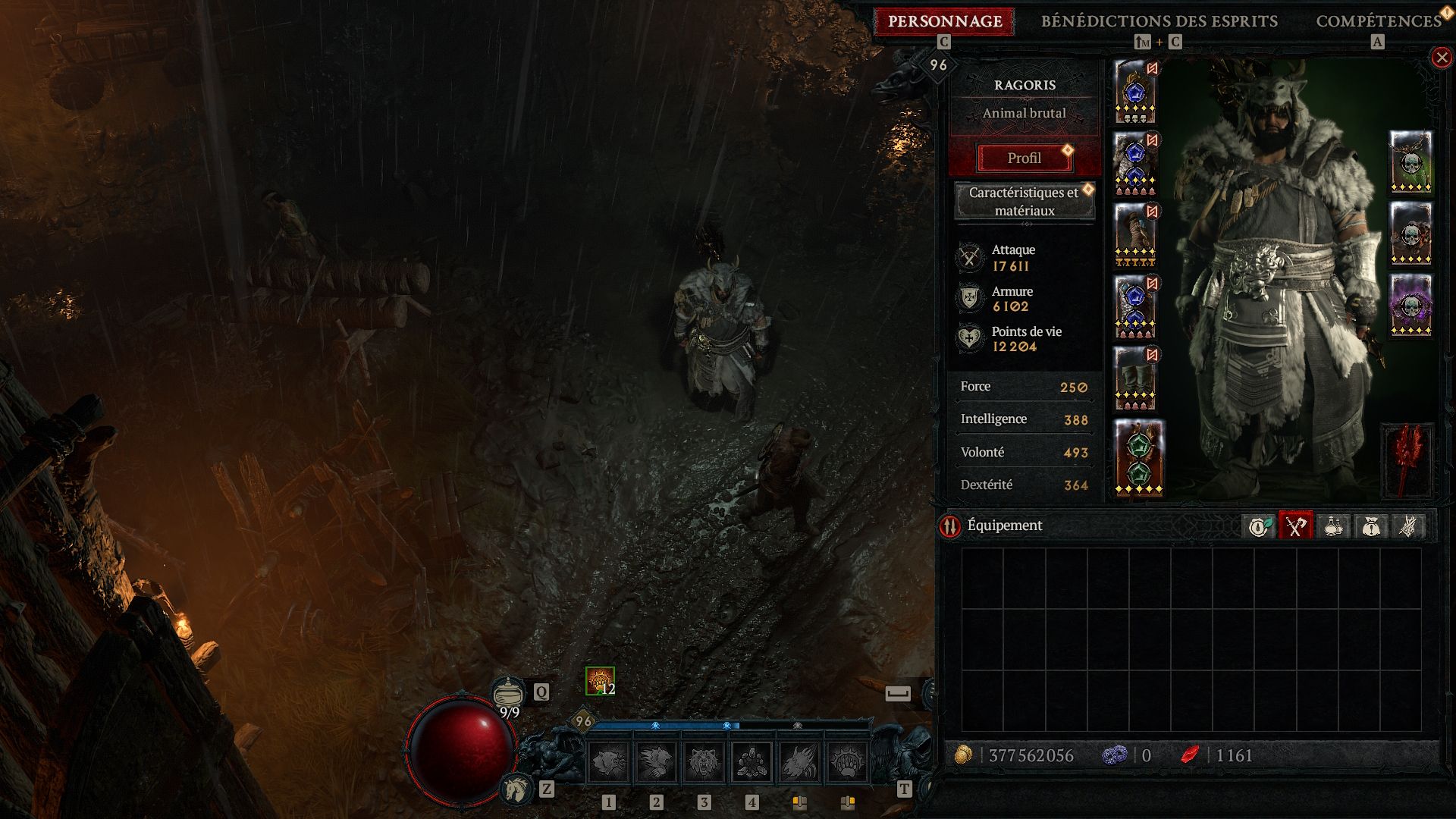Close the character panel

(1441, 58)
